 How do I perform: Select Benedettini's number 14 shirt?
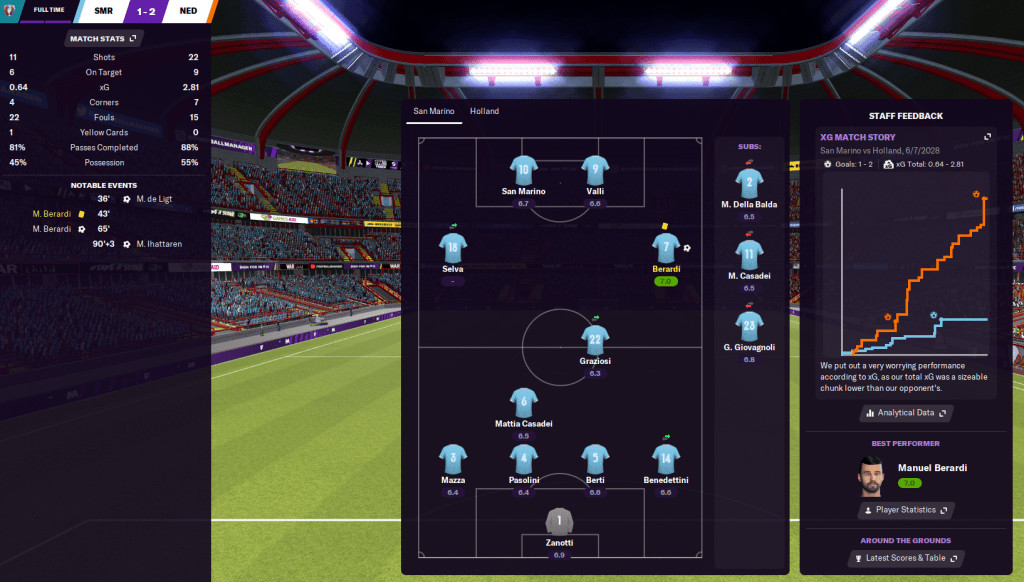666,459
